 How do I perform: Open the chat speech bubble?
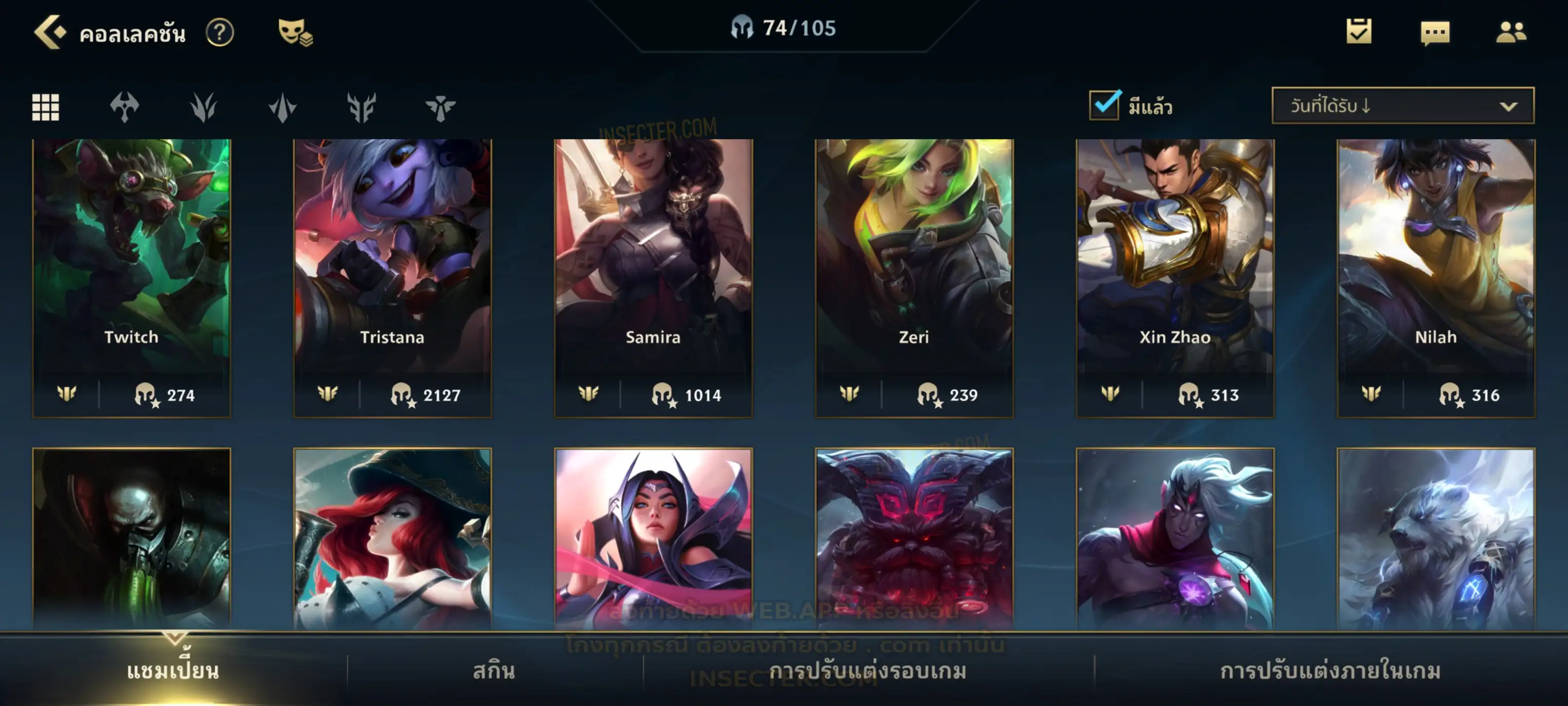click(1435, 33)
